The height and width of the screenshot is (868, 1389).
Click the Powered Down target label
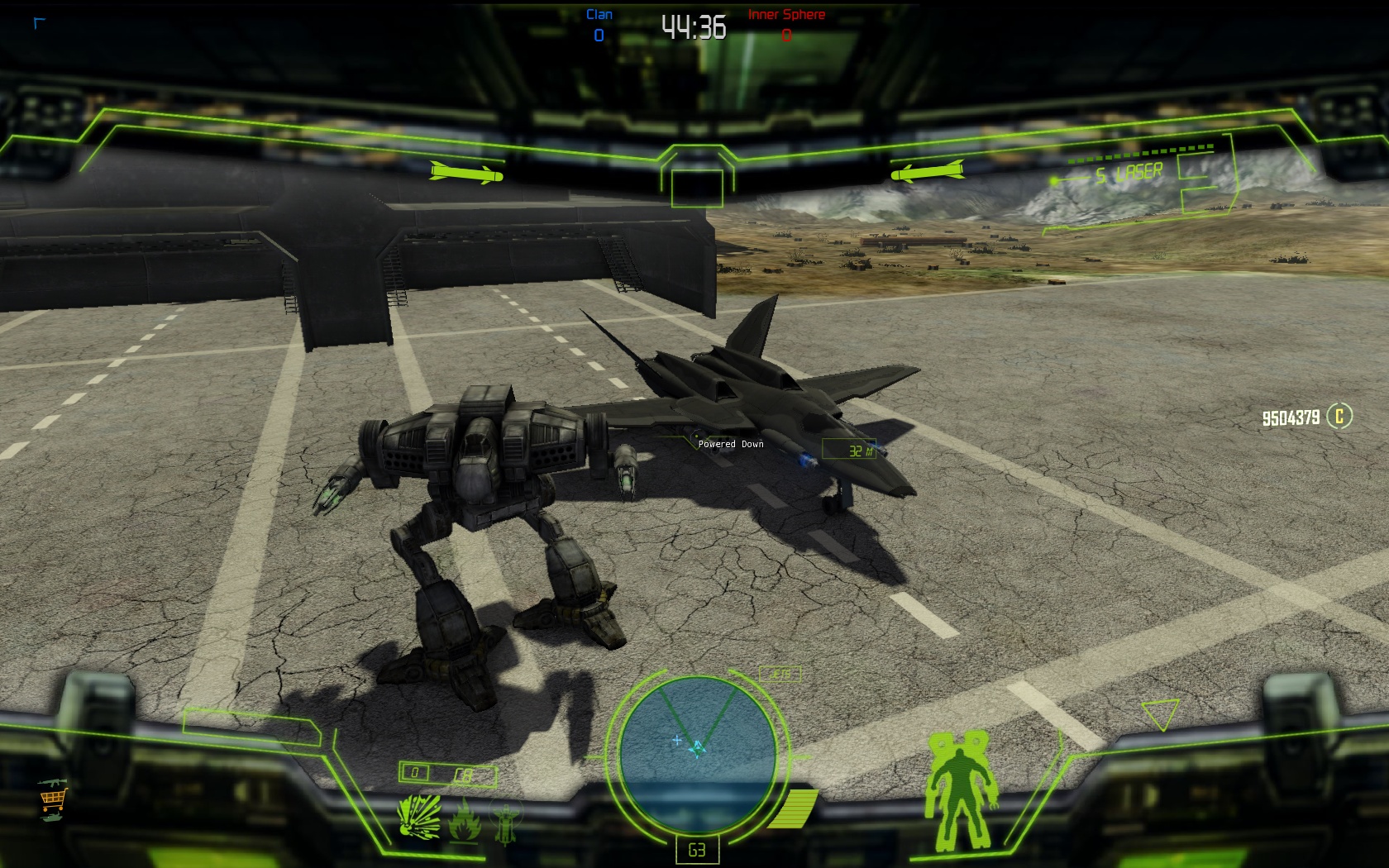[731, 444]
